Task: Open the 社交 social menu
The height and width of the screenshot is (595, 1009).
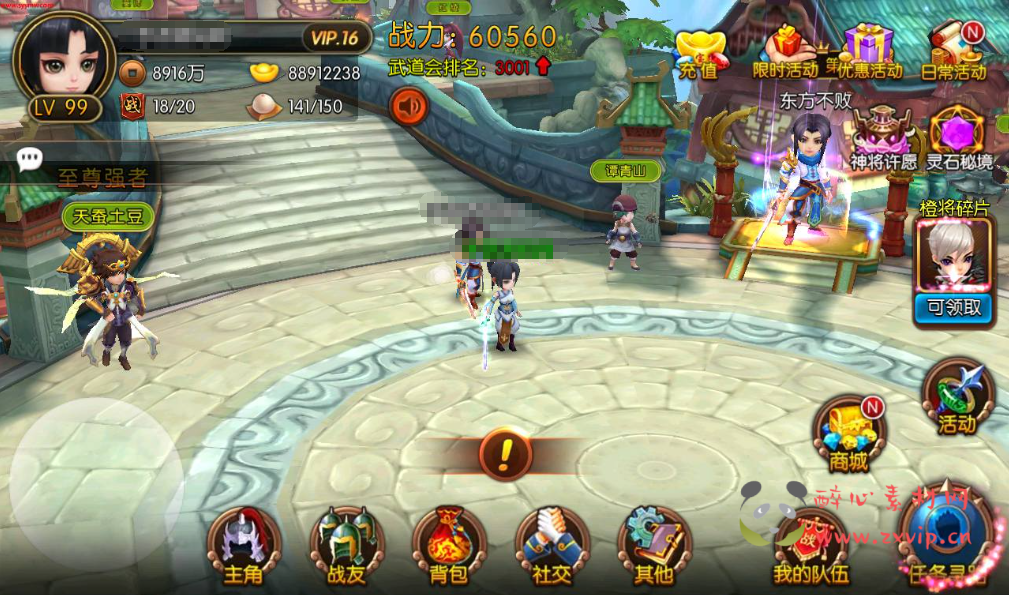Action: pos(551,547)
